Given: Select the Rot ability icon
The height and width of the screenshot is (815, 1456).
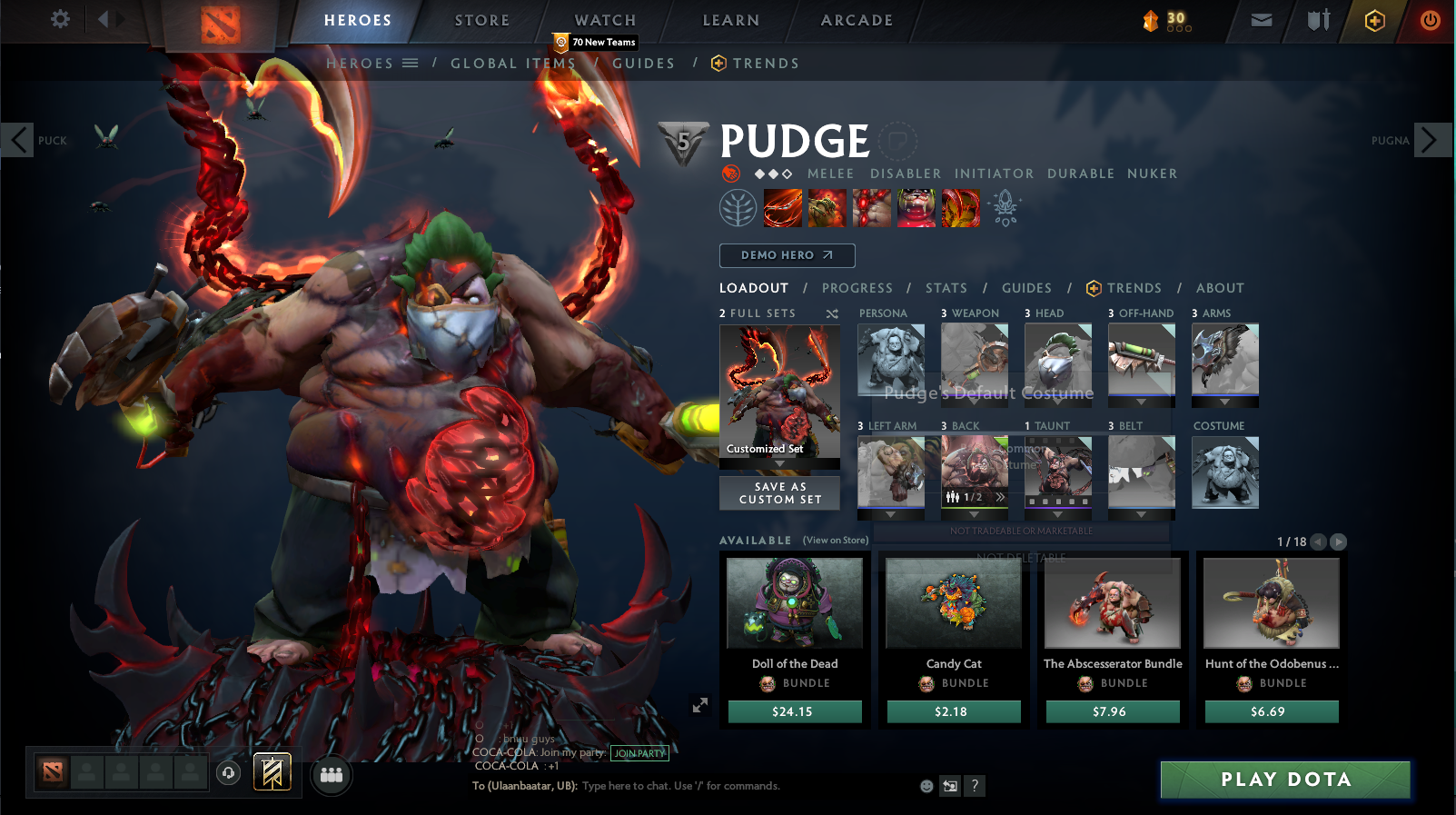Looking at the screenshot, I should click(x=827, y=207).
